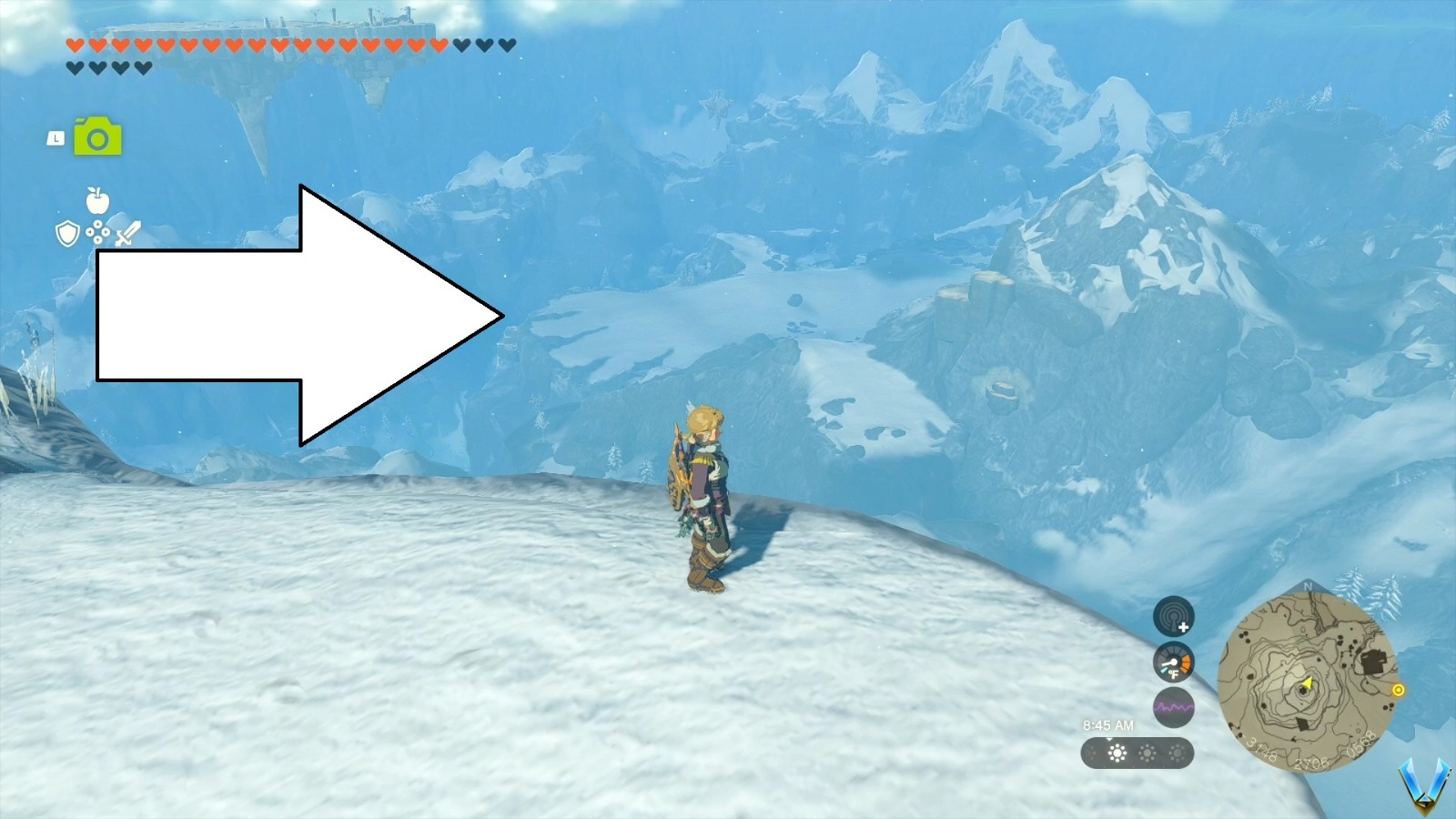Click the purple noise level meter
1456x819 pixels.
coord(1174,705)
